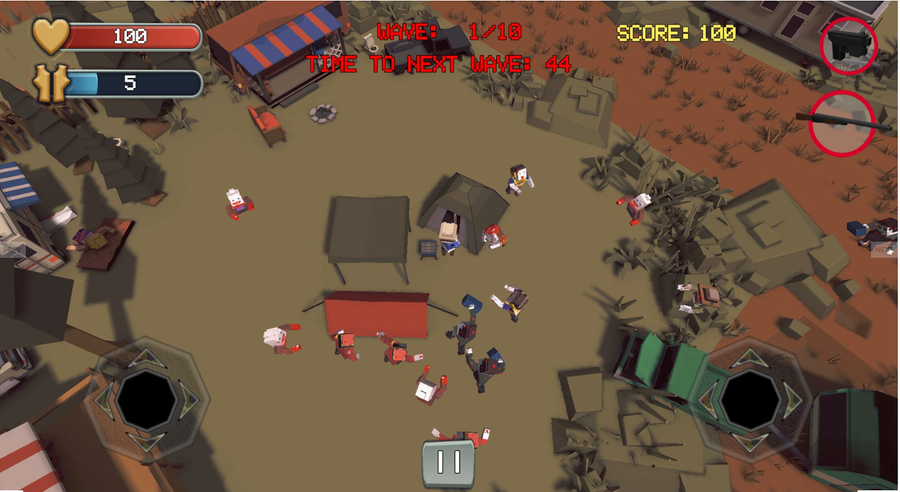
Task: Select the pistol weapon icon
Action: 848,46
